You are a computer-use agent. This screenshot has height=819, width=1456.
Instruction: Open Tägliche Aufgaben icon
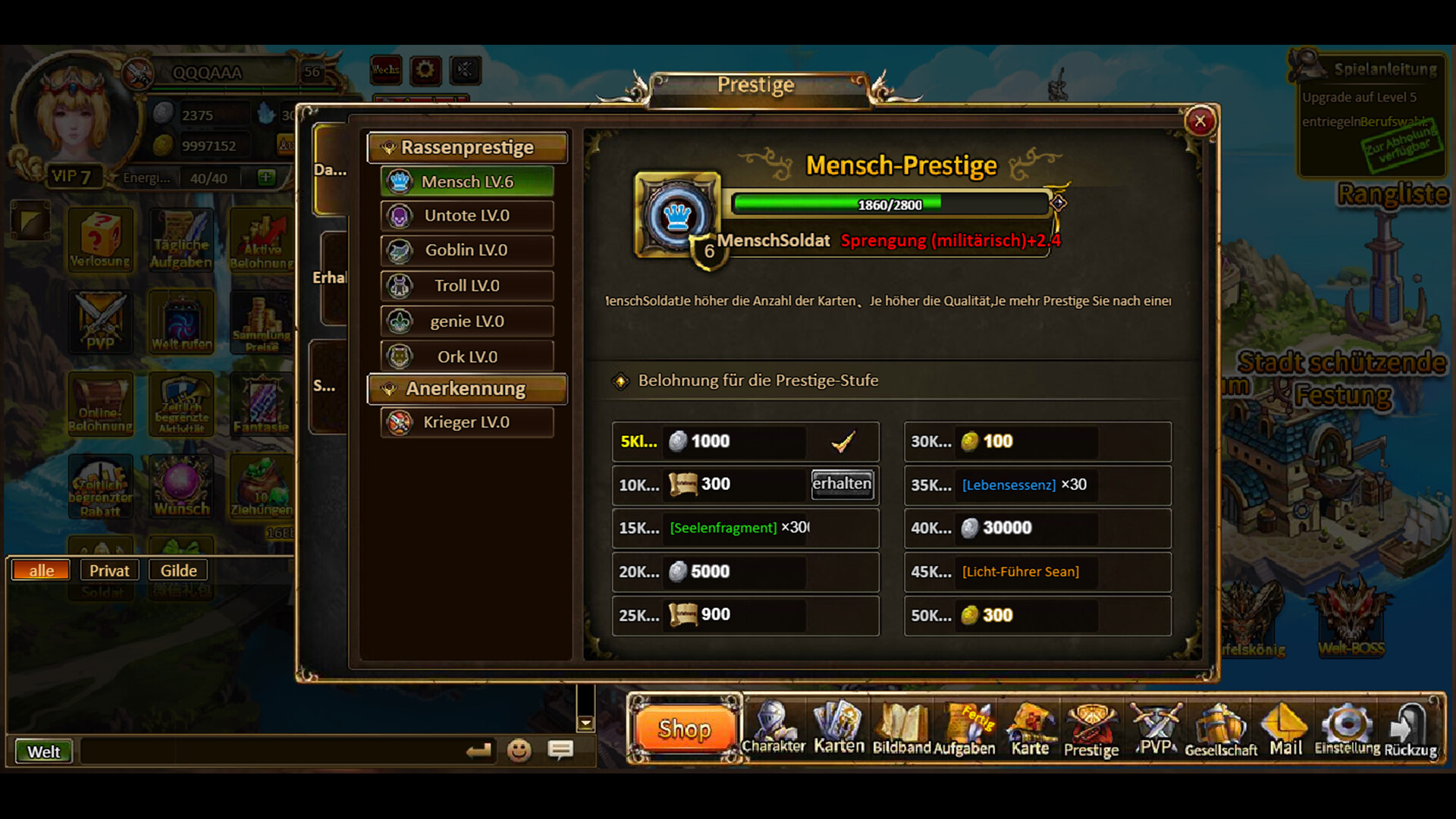[181, 240]
